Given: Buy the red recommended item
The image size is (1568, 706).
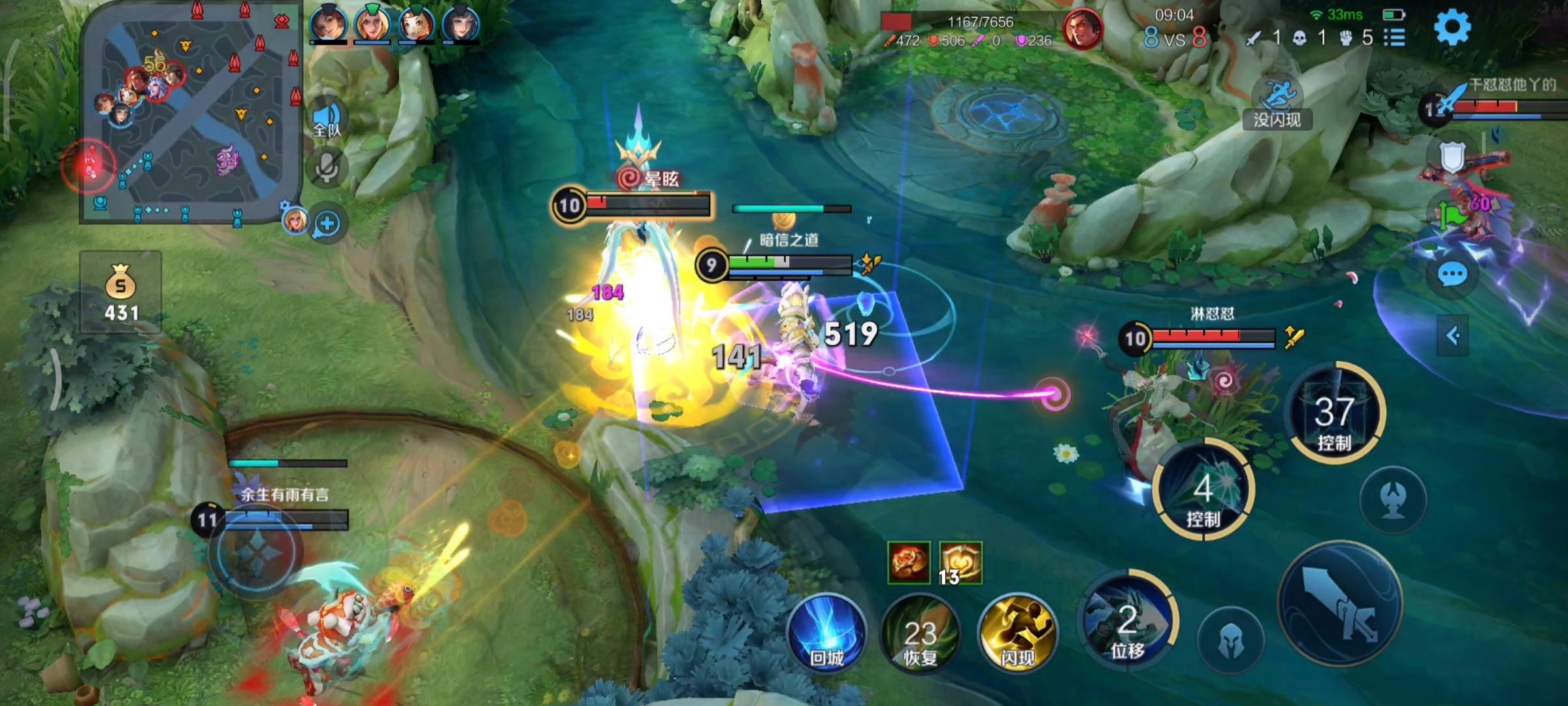Looking at the screenshot, I should 908,562.
